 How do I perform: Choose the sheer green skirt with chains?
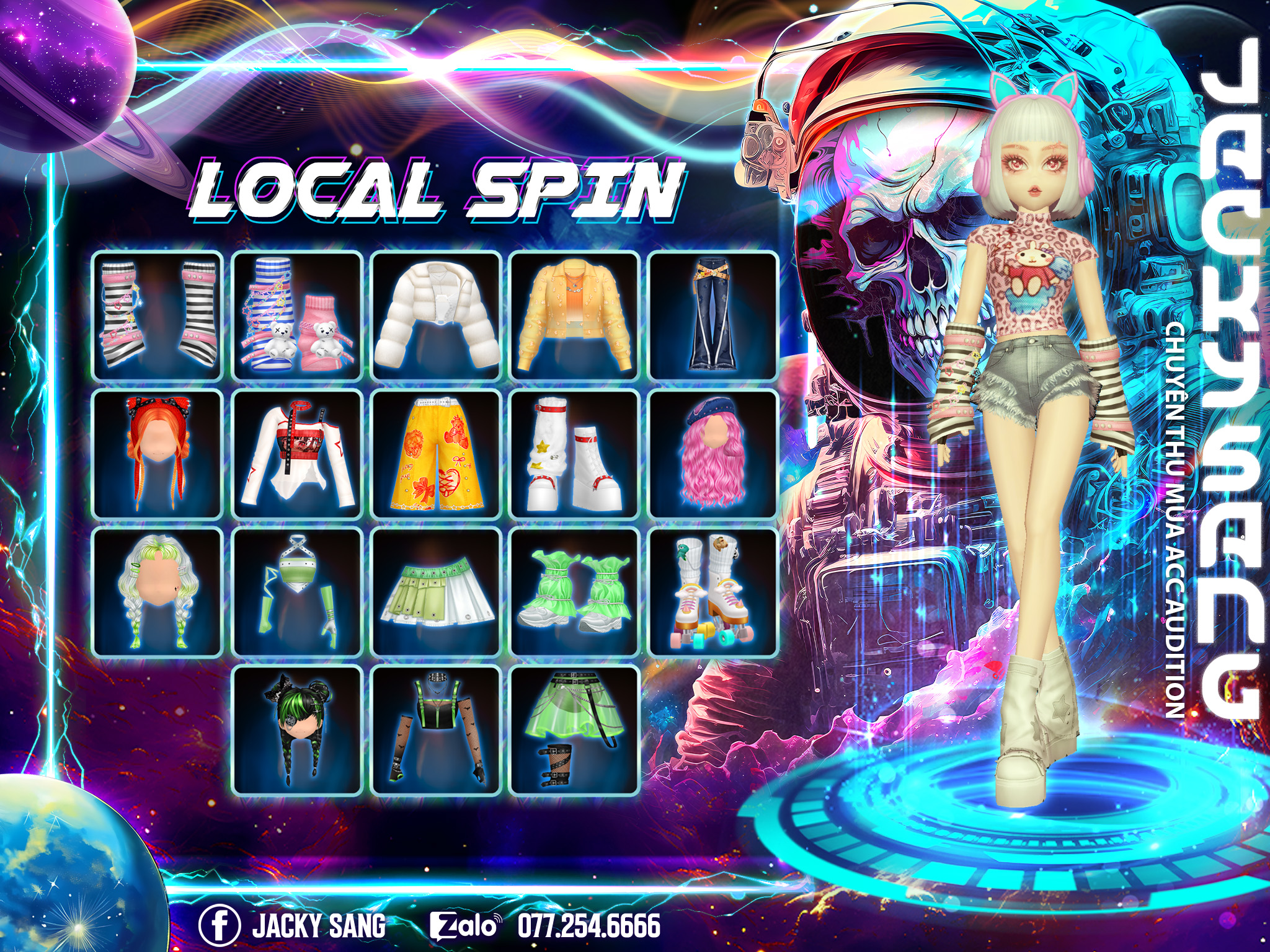coord(575,731)
